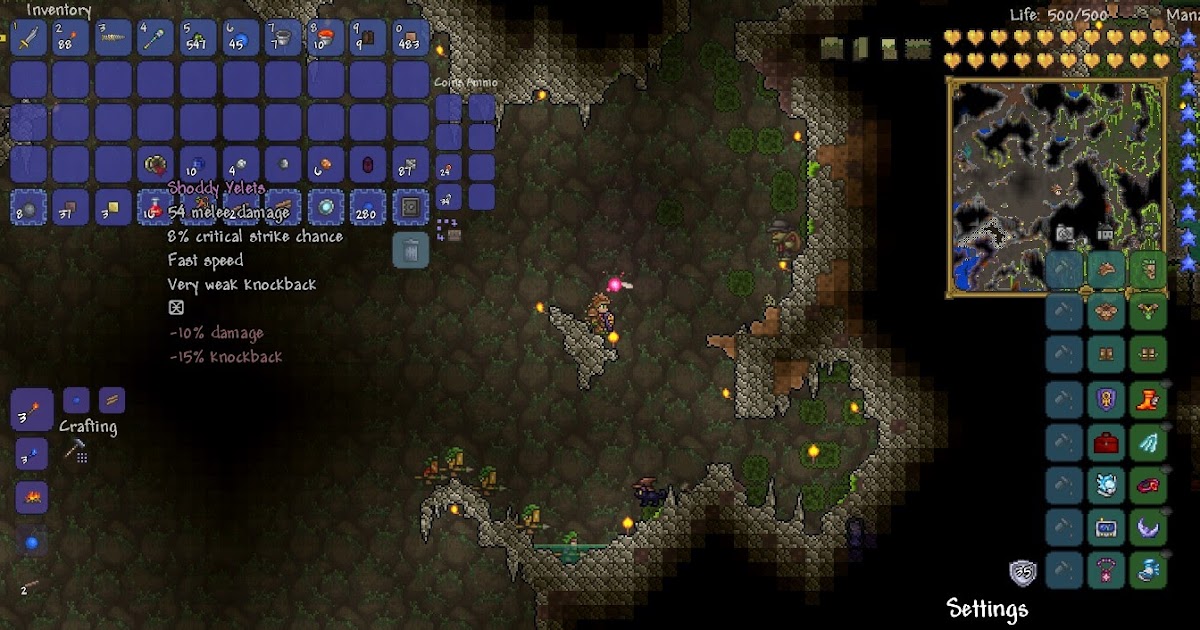
Task: Select the lava boots vanity accessory slot
Action: (1147, 401)
